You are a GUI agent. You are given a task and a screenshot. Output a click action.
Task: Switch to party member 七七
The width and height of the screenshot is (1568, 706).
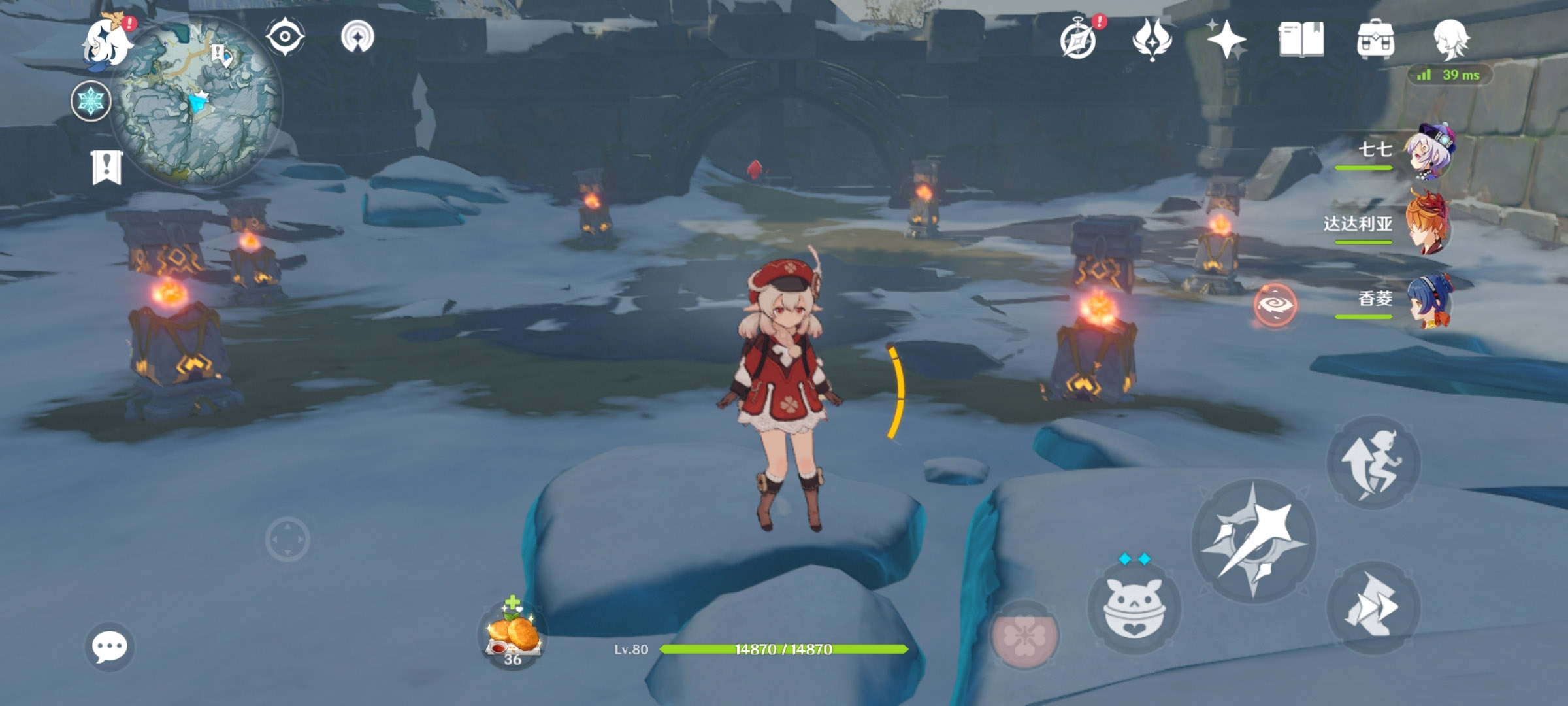click(1429, 152)
